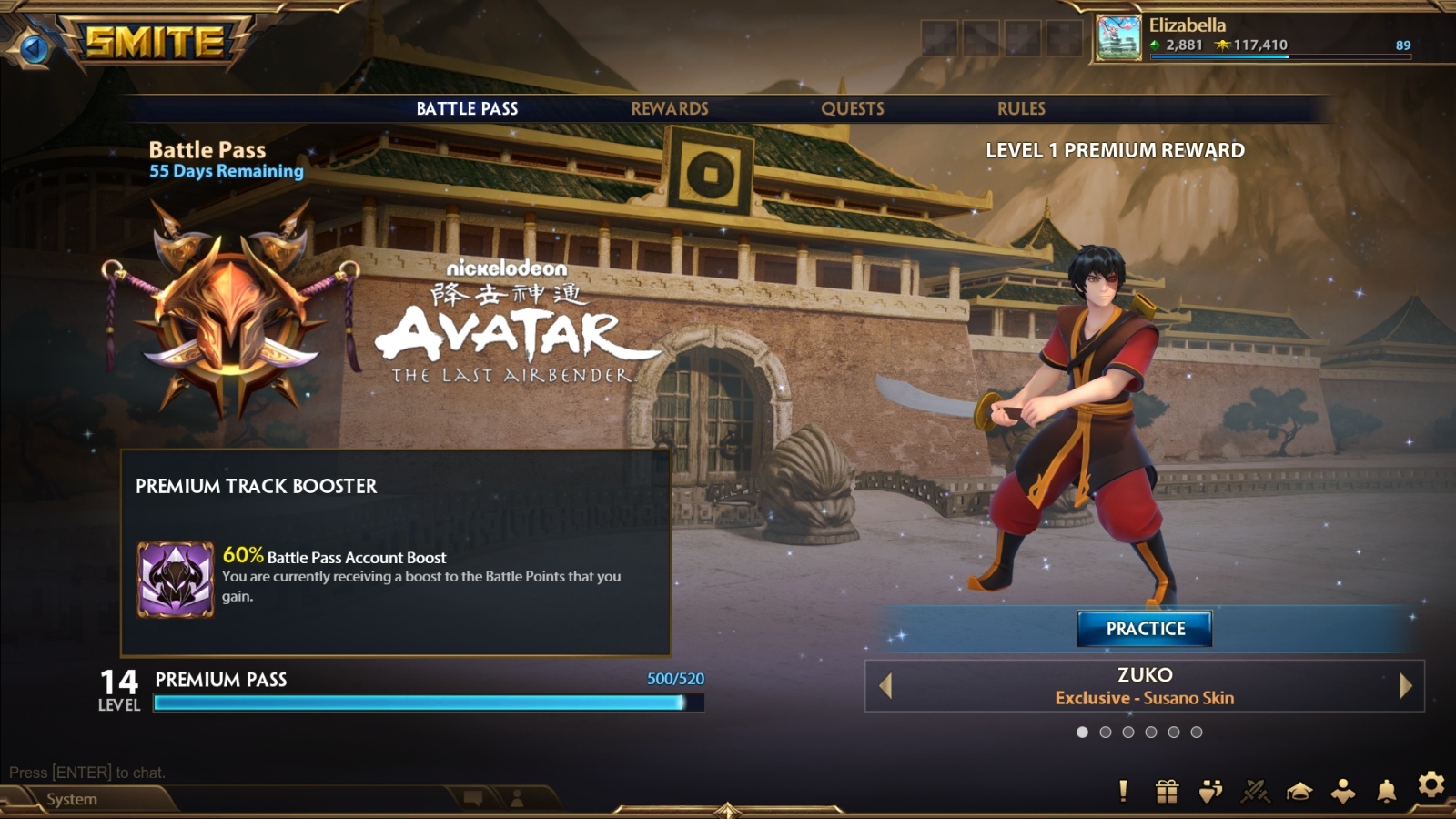Open settings with the gear icon

coord(1431,784)
